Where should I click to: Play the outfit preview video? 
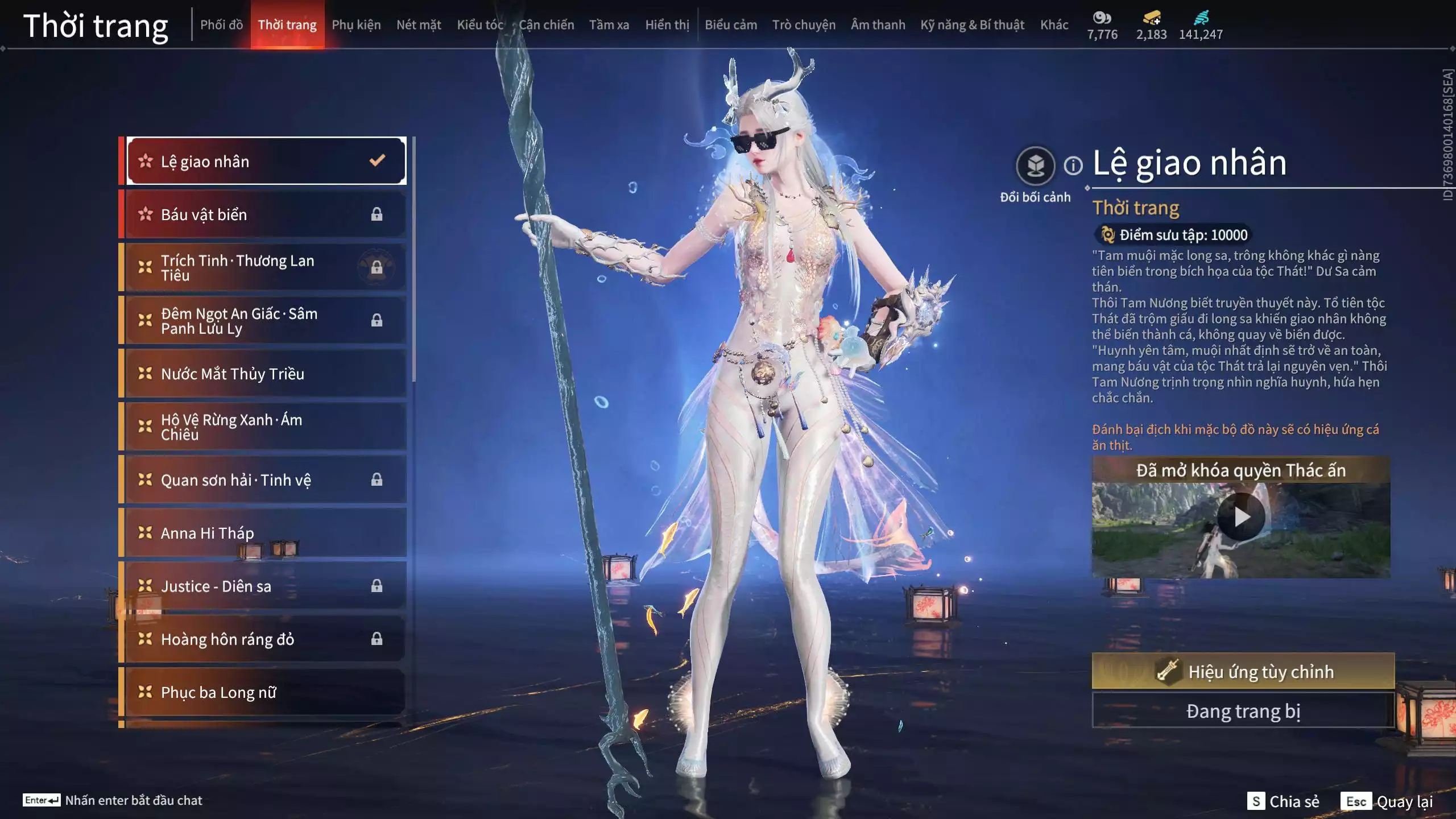[1240, 517]
